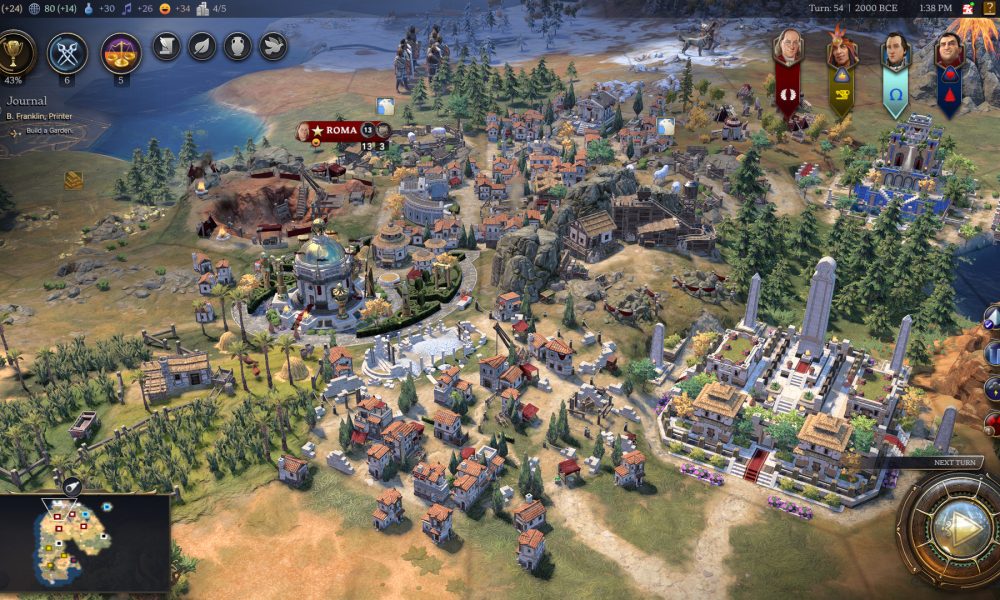The height and width of the screenshot is (600, 1000).
Task: Open the crossed-tools tech tree icon
Action: (x=67, y=52)
